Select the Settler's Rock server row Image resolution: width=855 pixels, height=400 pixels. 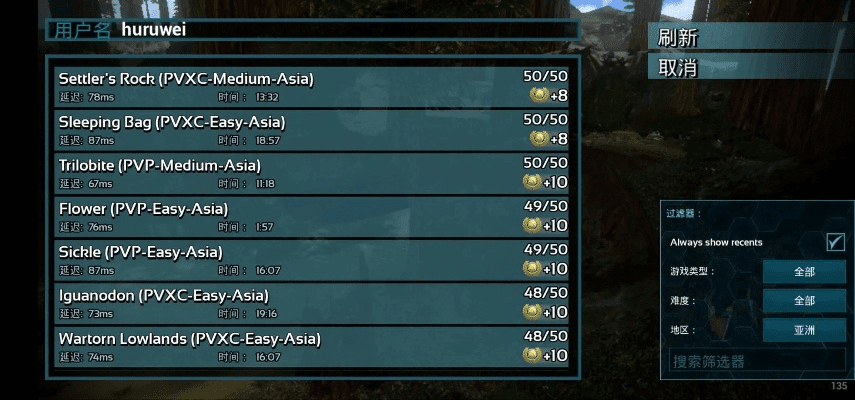[x=312, y=86]
